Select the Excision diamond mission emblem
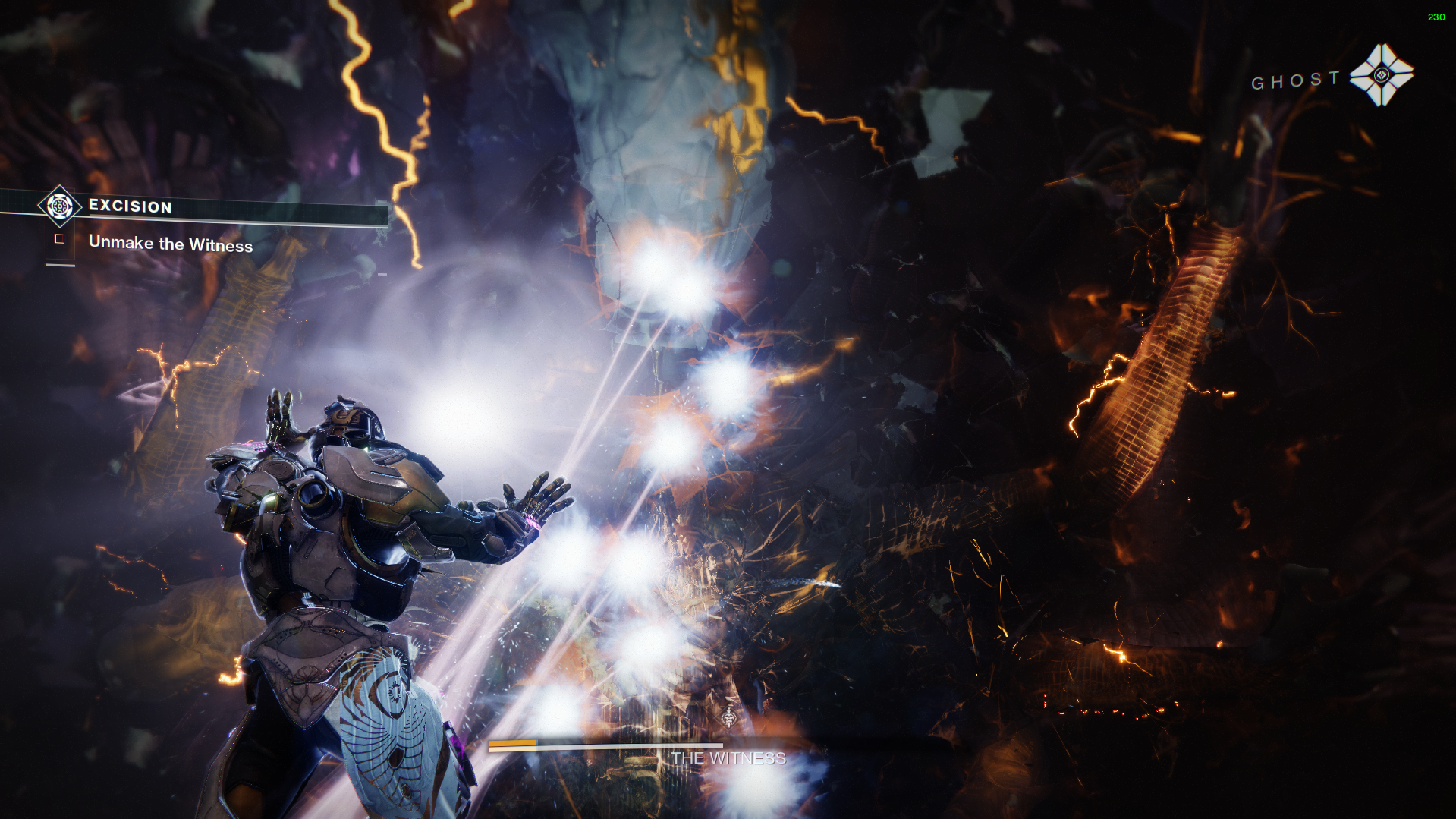Image resolution: width=1456 pixels, height=819 pixels. coord(58,206)
